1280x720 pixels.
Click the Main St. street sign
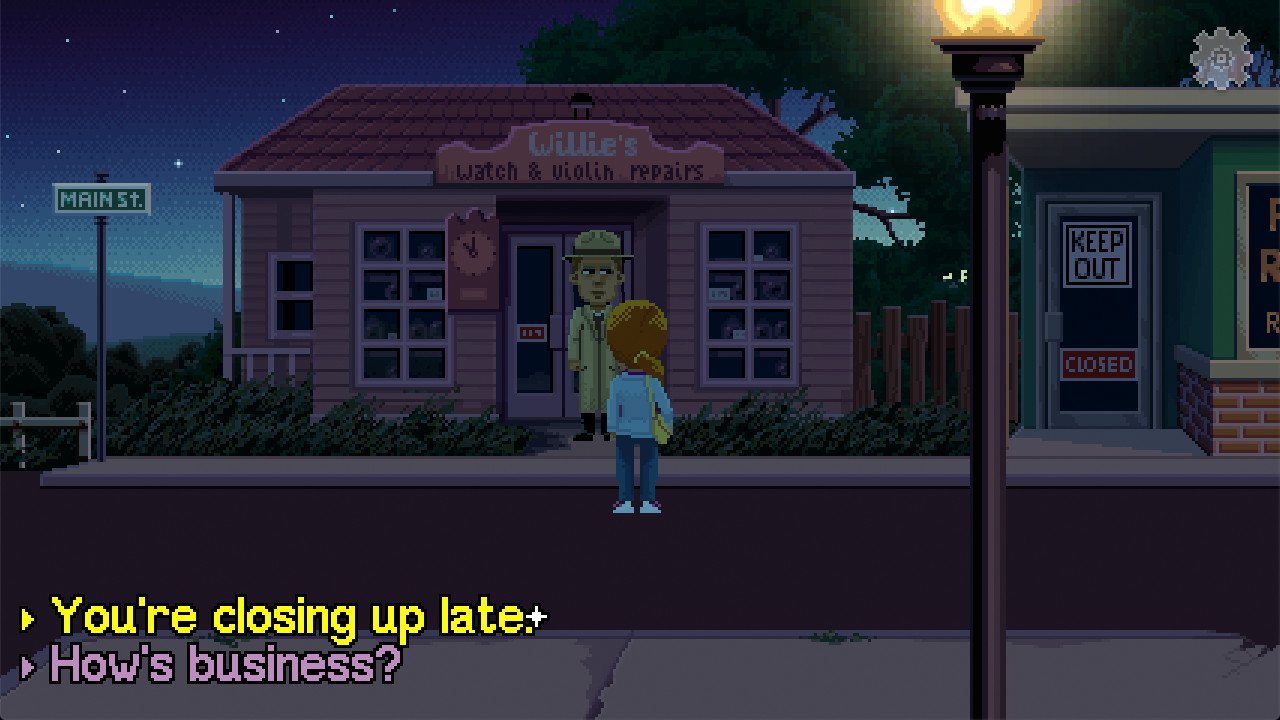pos(100,200)
